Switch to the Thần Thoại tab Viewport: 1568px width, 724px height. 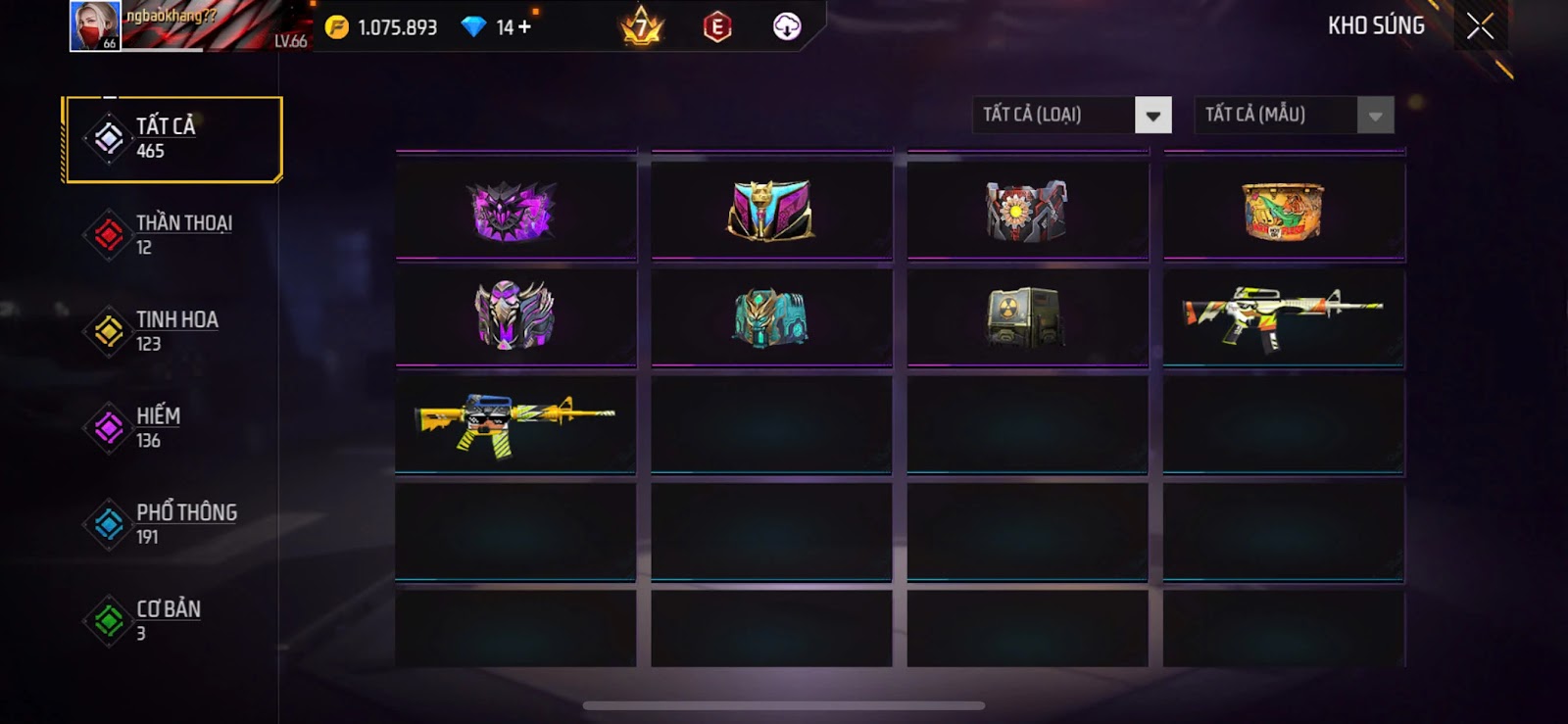pos(172,235)
